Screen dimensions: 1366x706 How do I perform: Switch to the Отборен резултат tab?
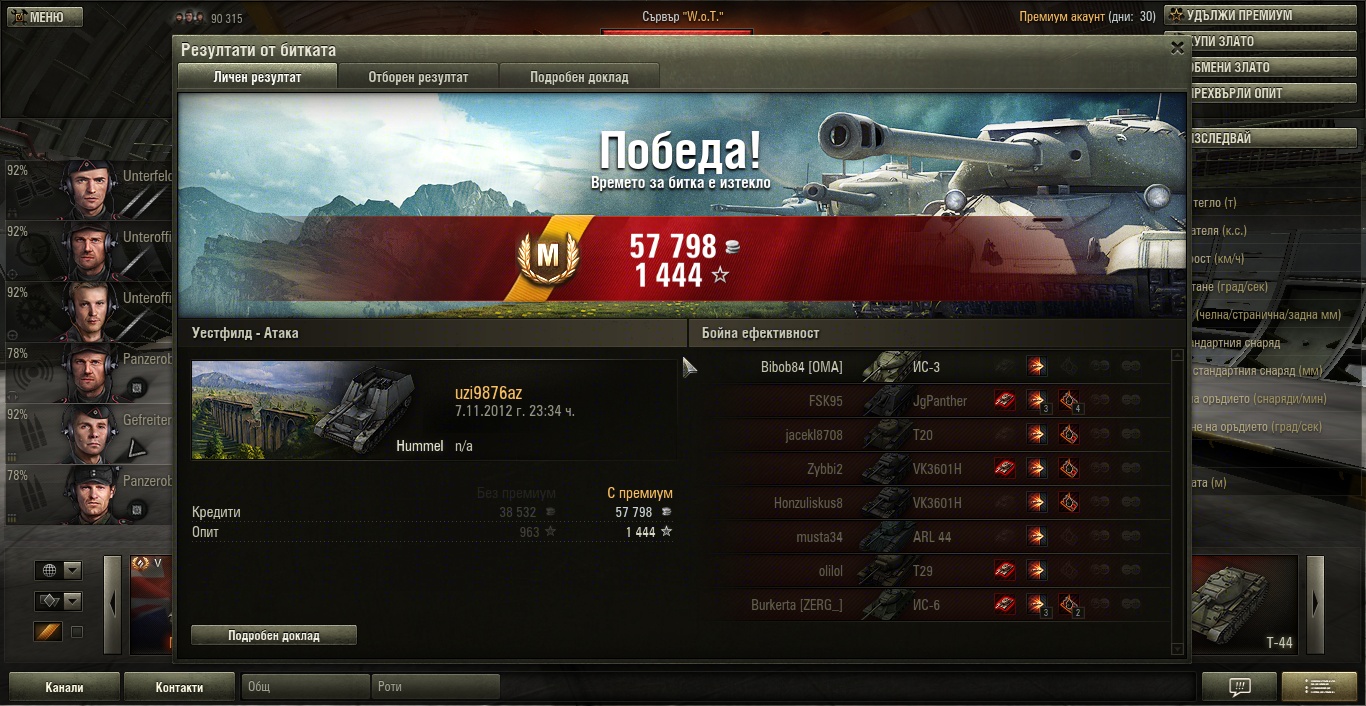418,77
